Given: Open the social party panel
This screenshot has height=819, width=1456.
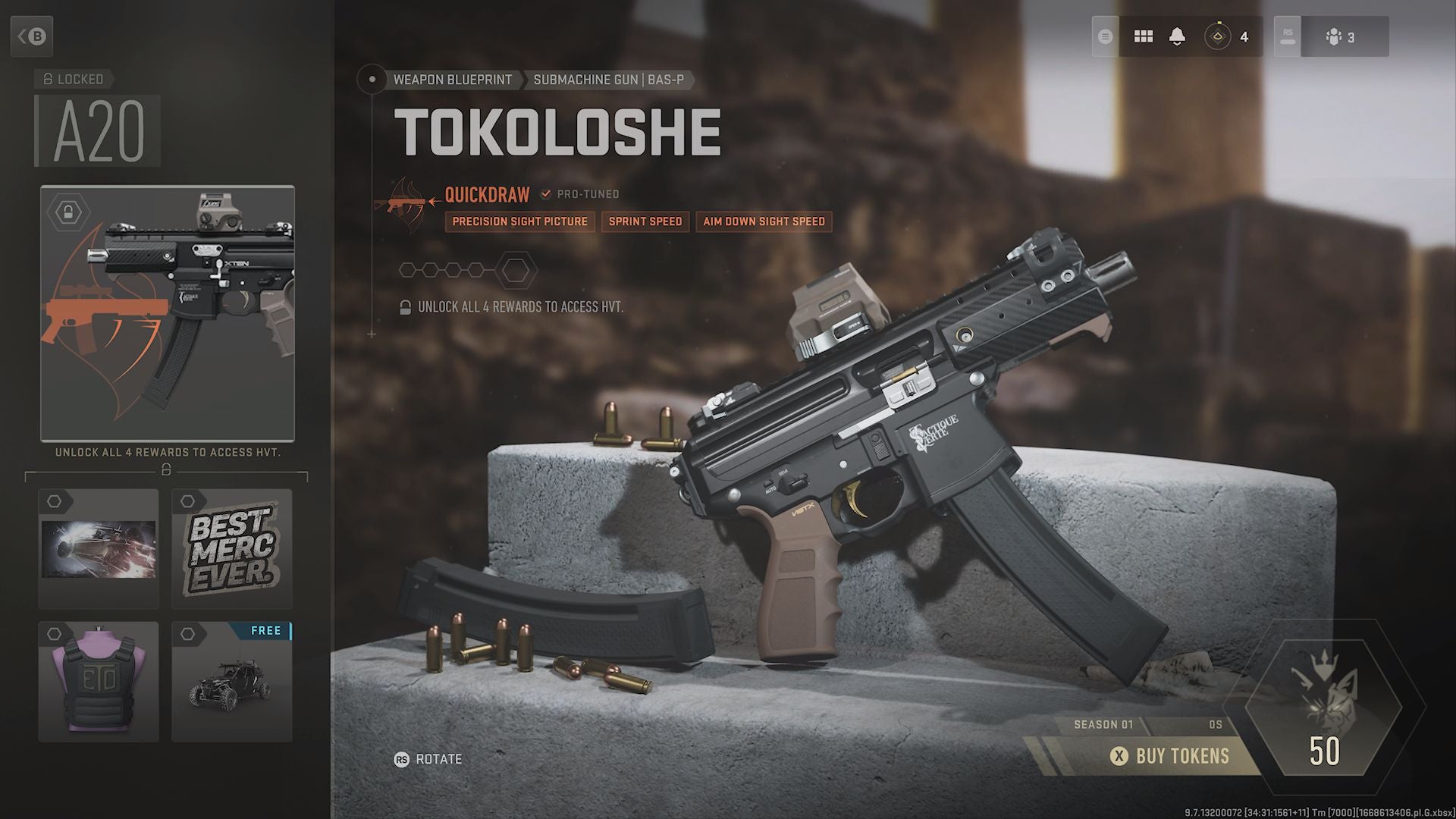Looking at the screenshot, I should click(1339, 36).
